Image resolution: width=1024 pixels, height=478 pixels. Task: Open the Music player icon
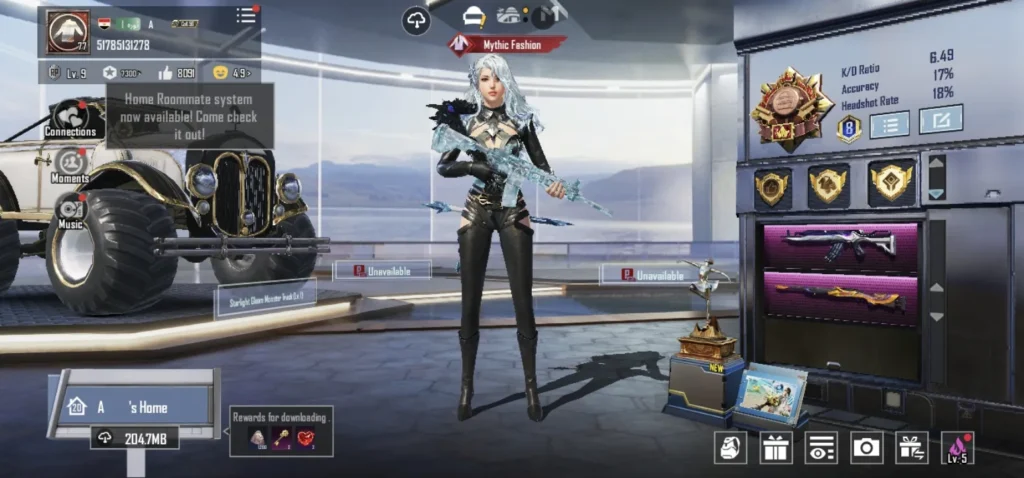pyautogui.click(x=71, y=212)
